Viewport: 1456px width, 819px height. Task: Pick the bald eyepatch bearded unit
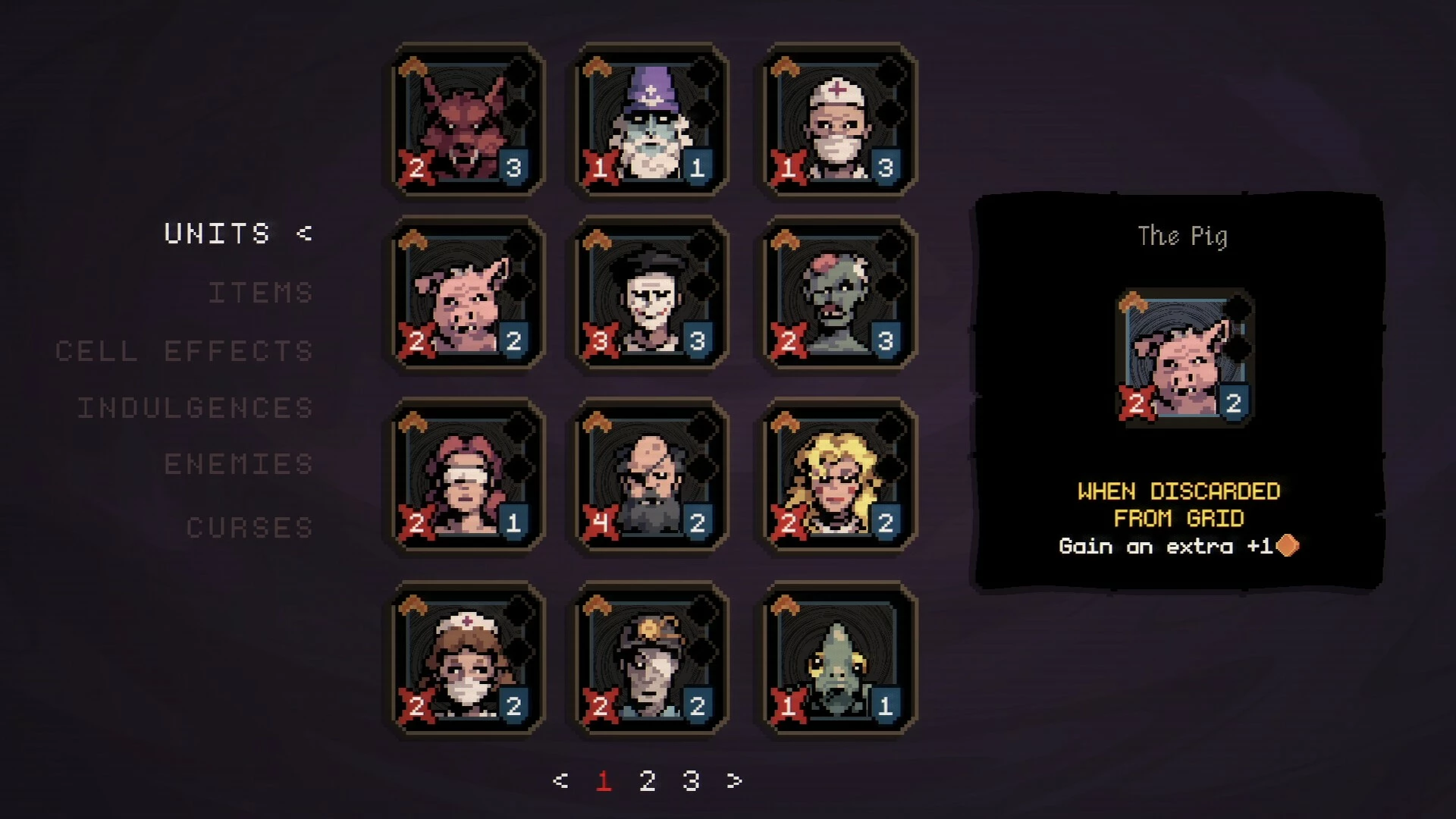point(651,476)
